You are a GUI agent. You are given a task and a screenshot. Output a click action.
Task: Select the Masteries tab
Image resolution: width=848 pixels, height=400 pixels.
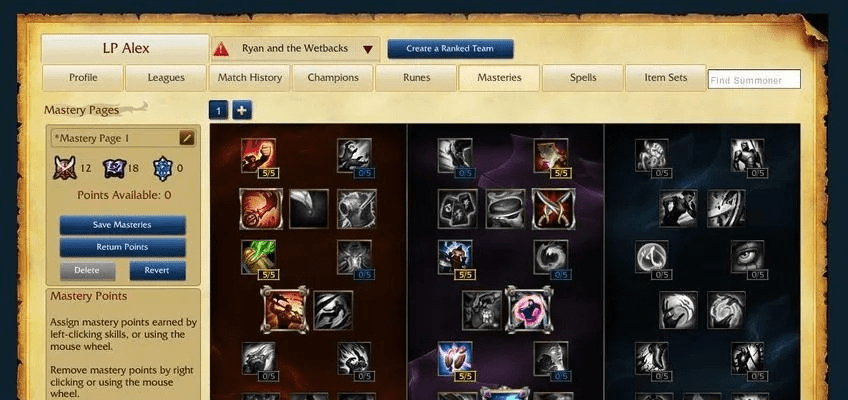click(499, 78)
